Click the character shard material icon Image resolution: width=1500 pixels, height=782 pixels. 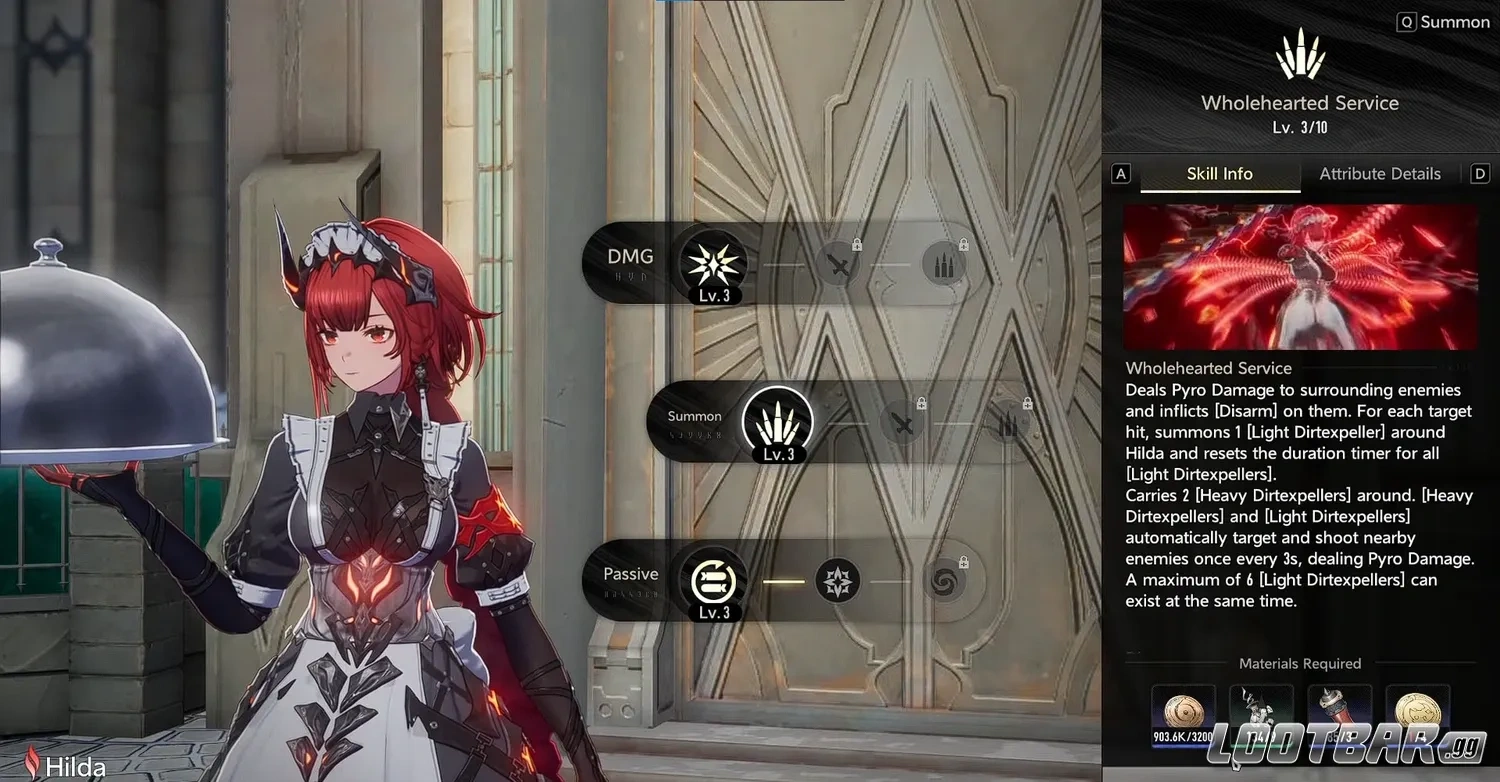[1262, 710]
